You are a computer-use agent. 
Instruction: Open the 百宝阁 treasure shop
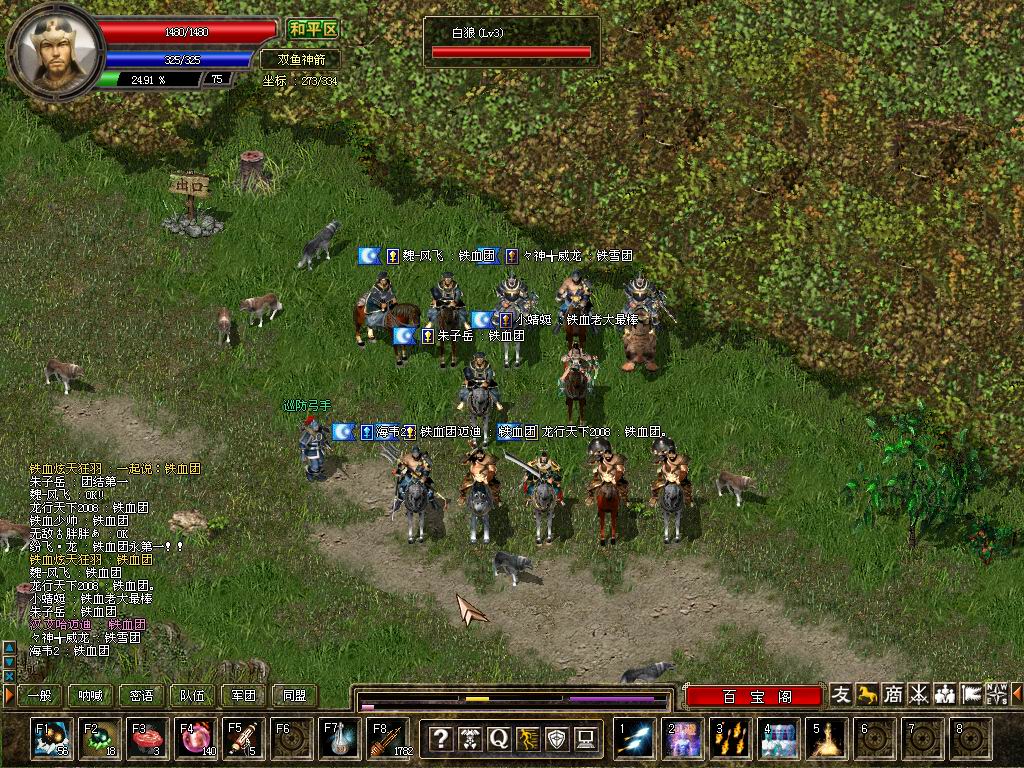click(755, 696)
